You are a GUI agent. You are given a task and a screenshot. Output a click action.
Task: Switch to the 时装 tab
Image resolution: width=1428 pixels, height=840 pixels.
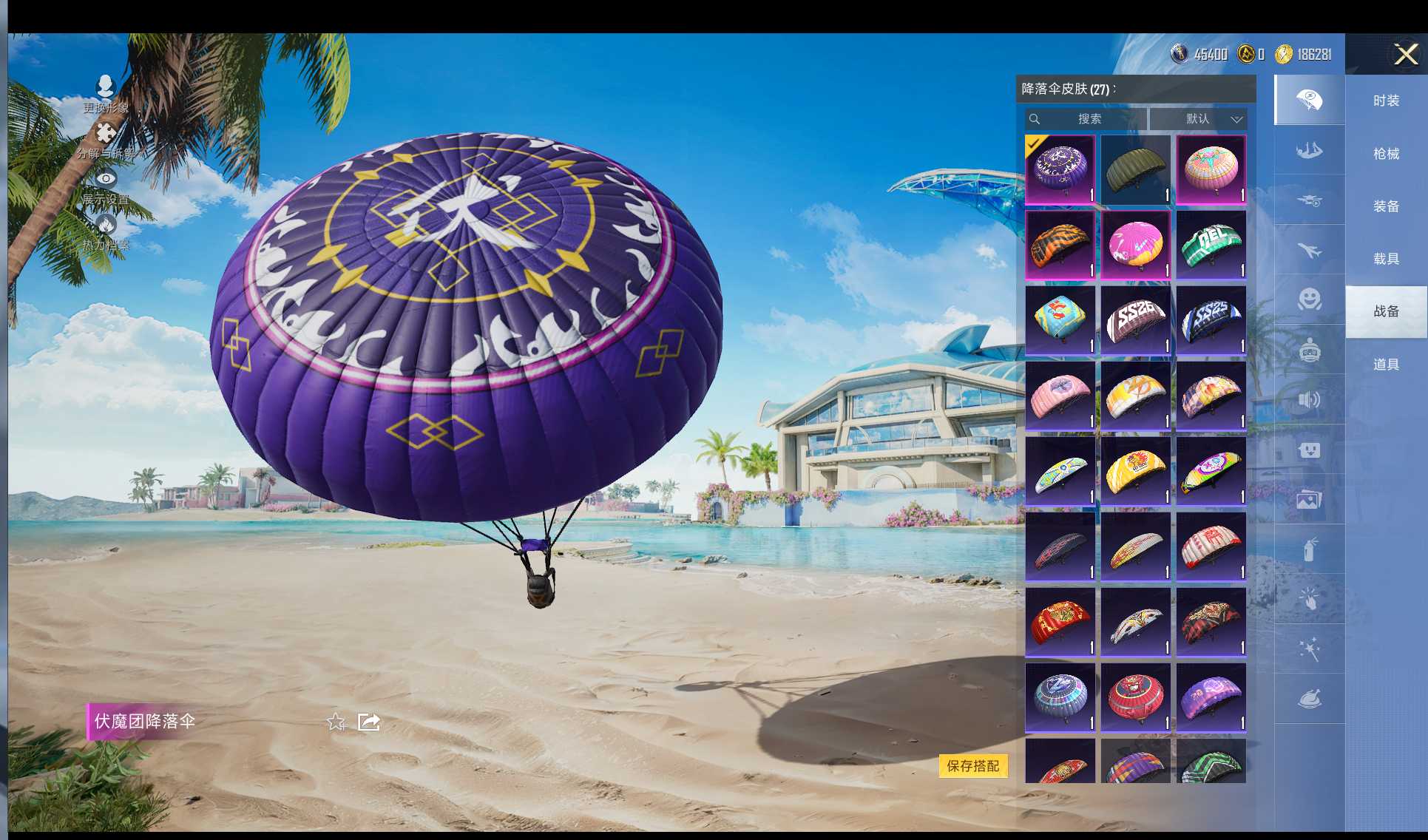click(x=1386, y=101)
